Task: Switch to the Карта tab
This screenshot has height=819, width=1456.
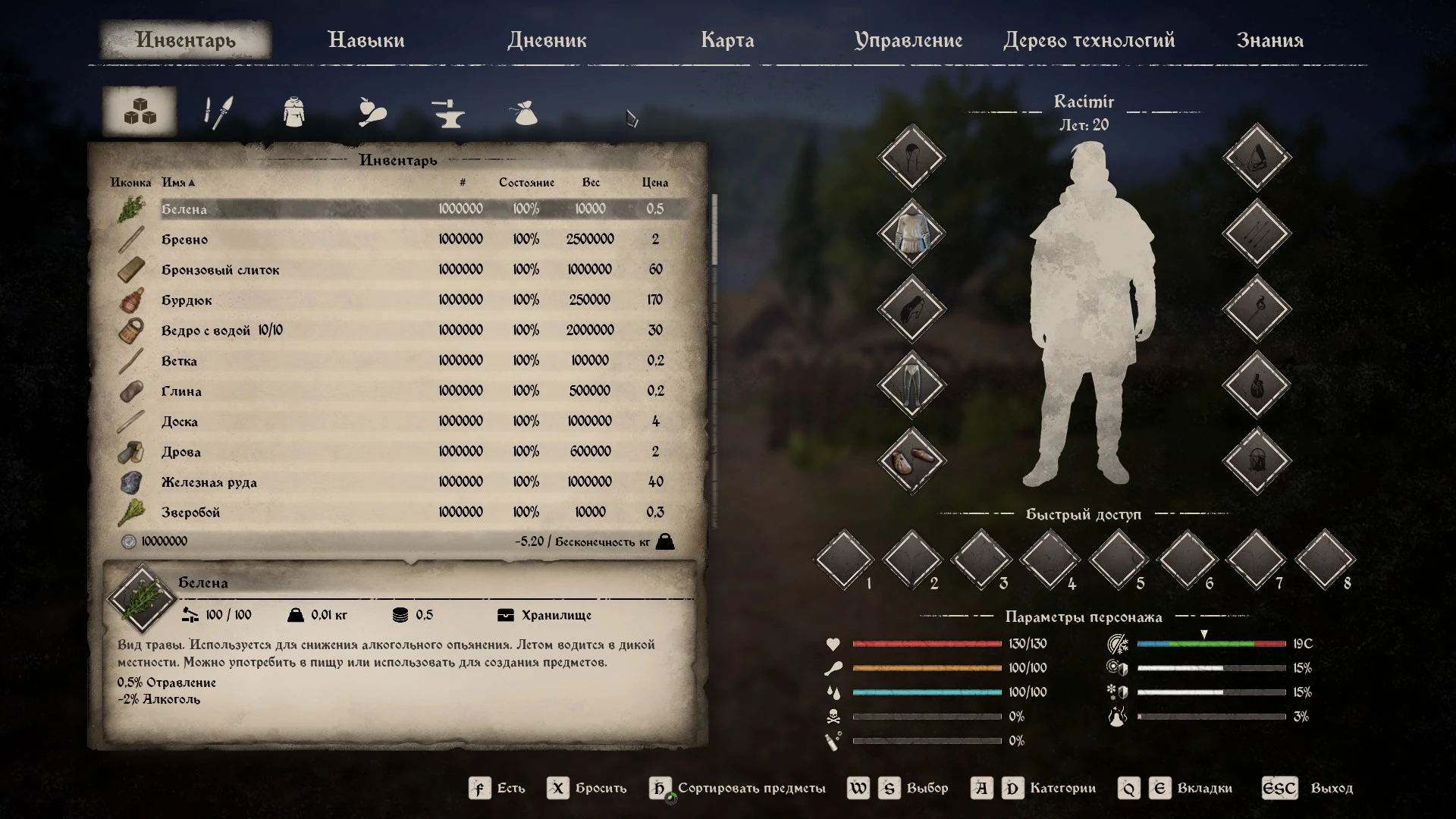Action: [x=728, y=40]
